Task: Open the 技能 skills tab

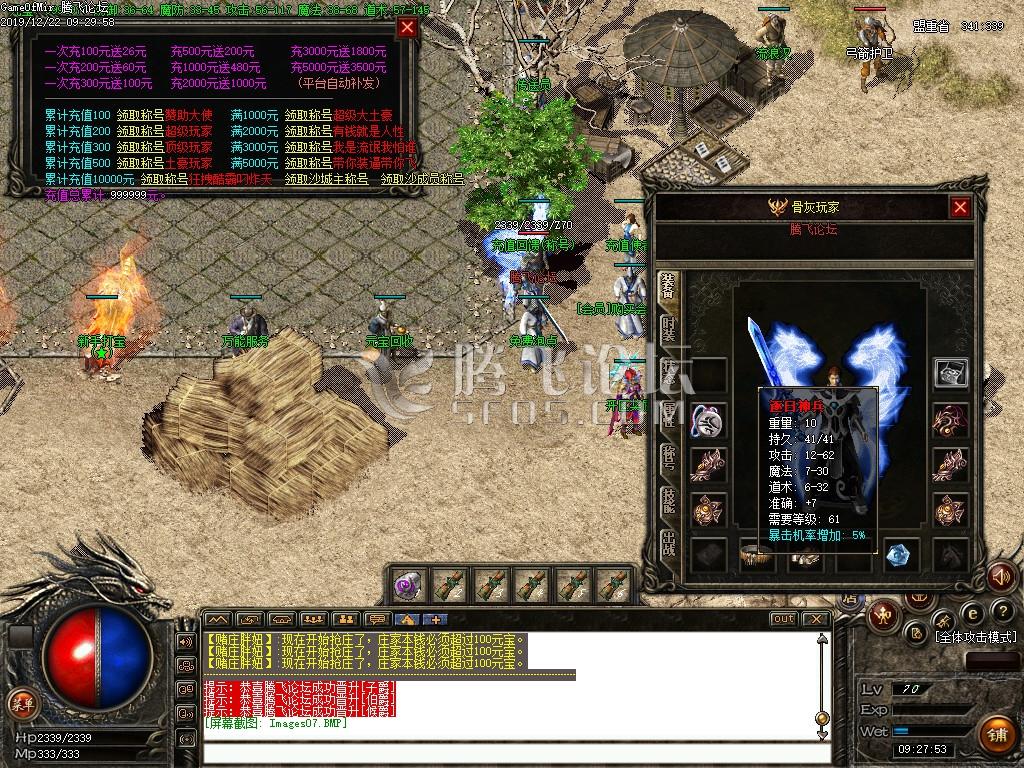Action: (x=668, y=500)
